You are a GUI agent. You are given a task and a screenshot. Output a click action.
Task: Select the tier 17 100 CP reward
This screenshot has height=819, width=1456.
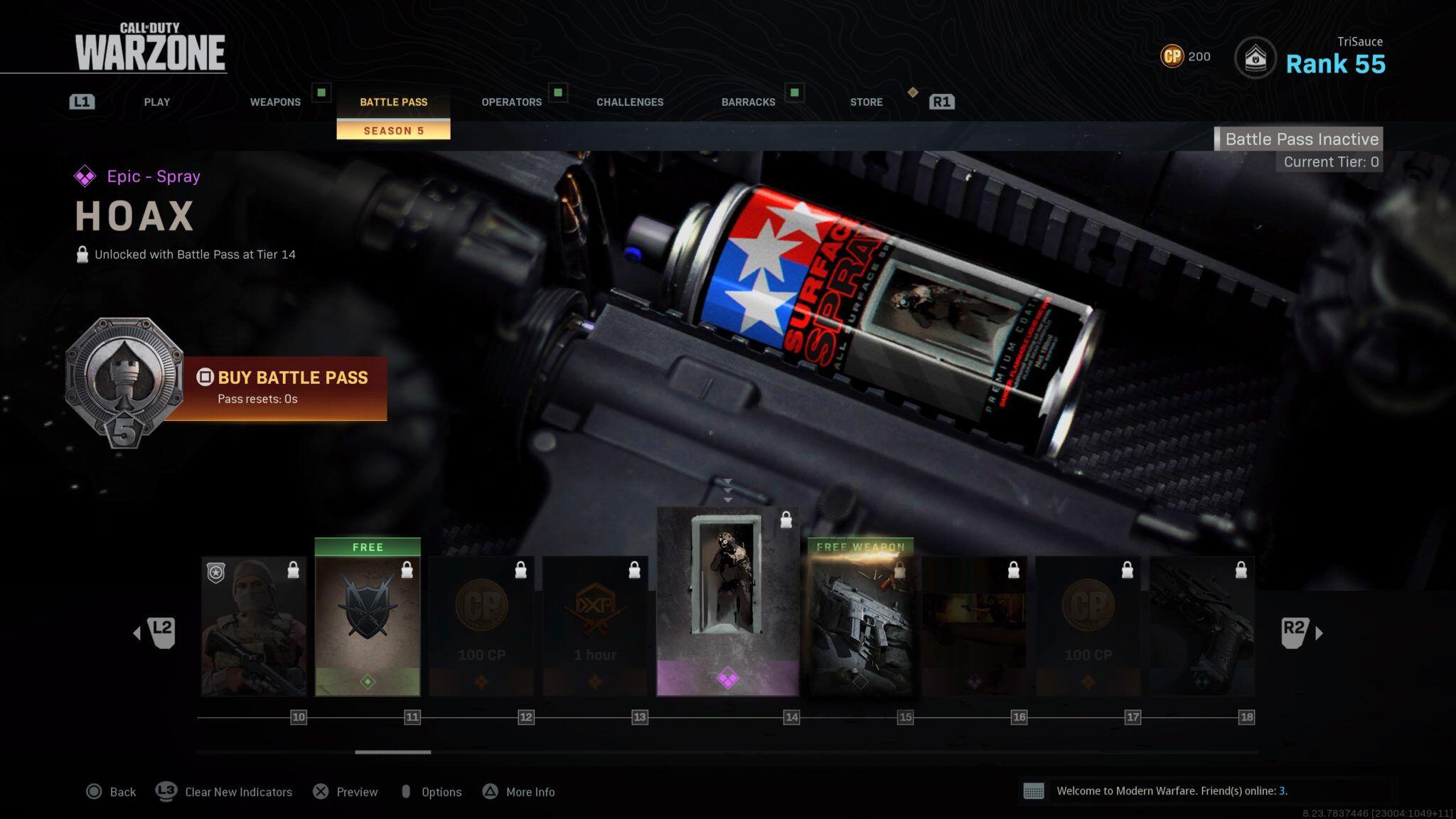coord(1088,626)
